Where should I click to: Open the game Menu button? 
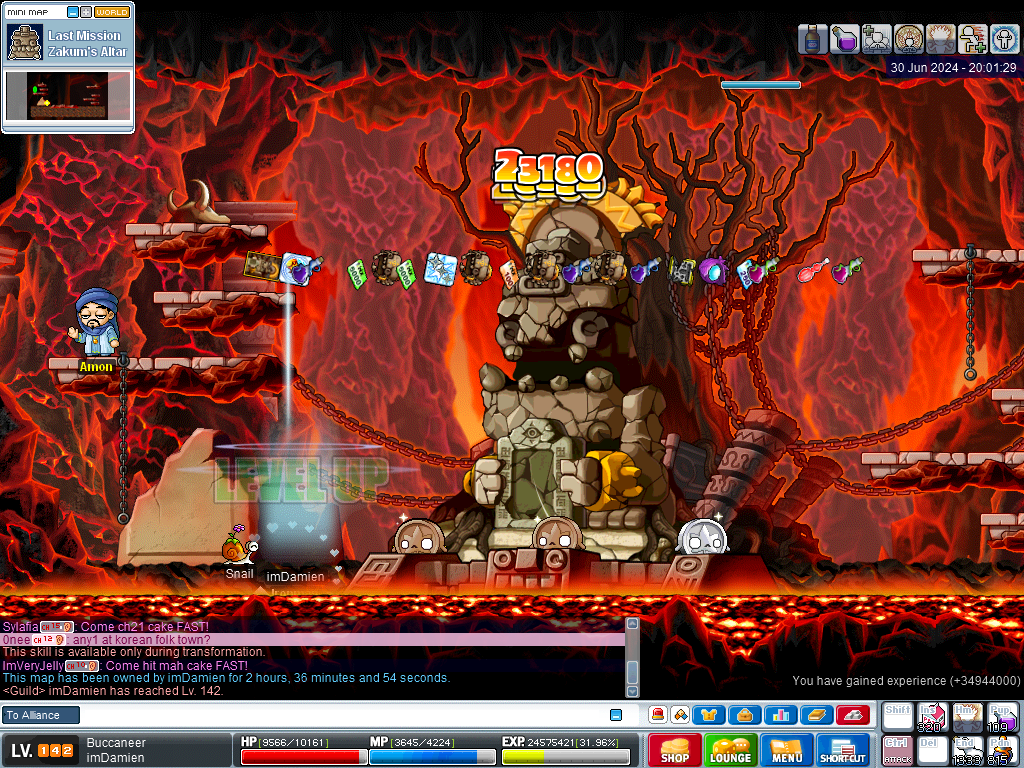pos(787,750)
